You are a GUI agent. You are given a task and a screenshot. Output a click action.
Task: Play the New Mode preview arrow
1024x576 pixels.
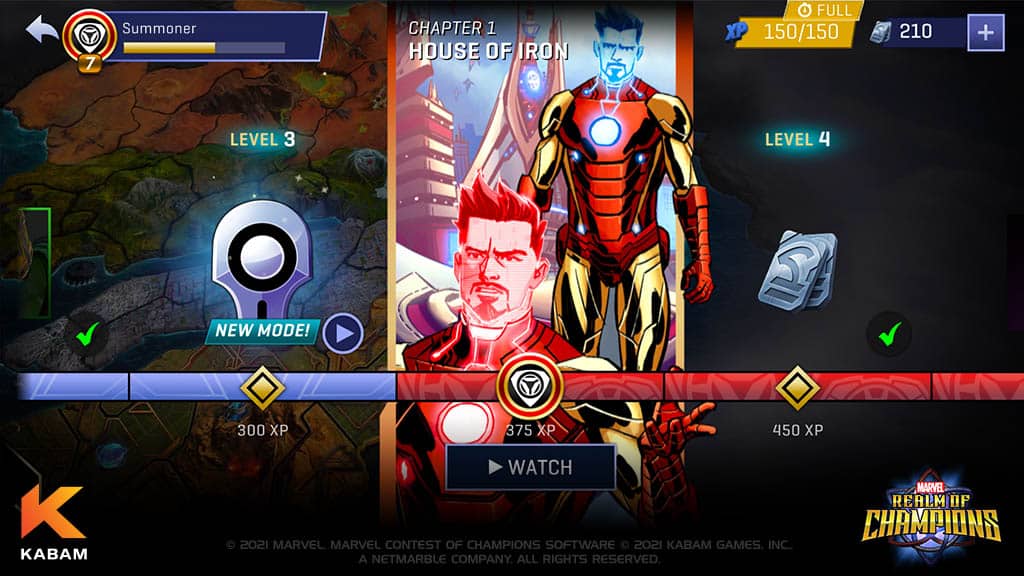(x=343, y=333)
